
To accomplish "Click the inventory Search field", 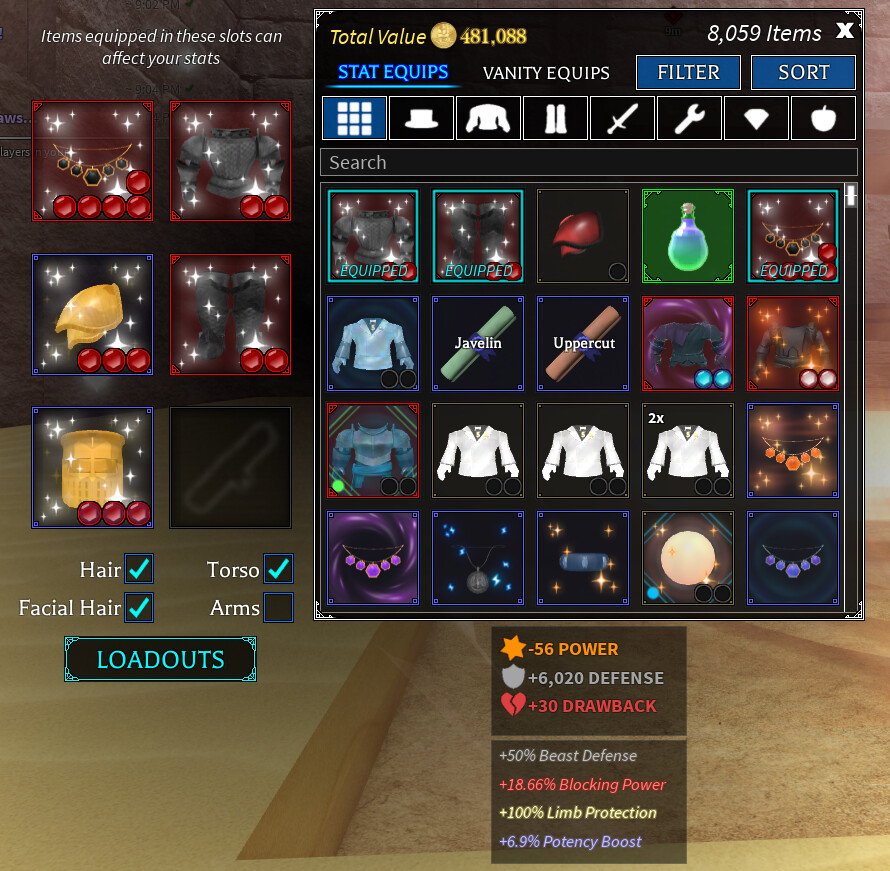I will [588, 162].
